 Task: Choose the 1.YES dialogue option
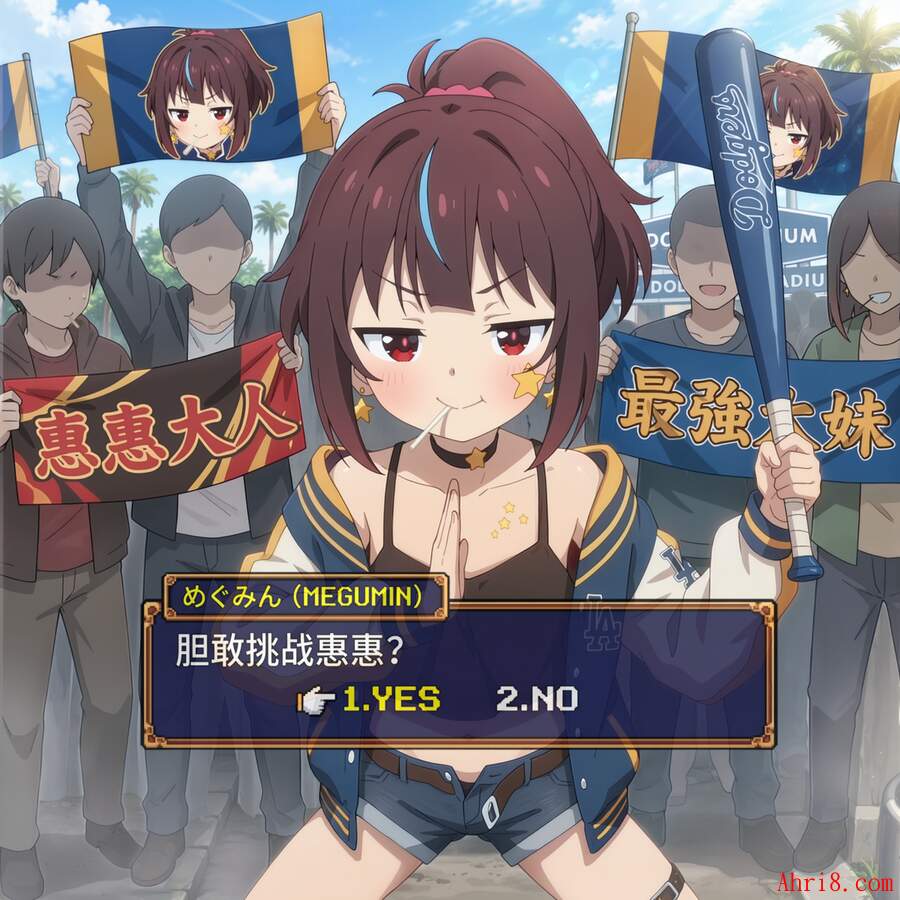[x=390, y=699]
